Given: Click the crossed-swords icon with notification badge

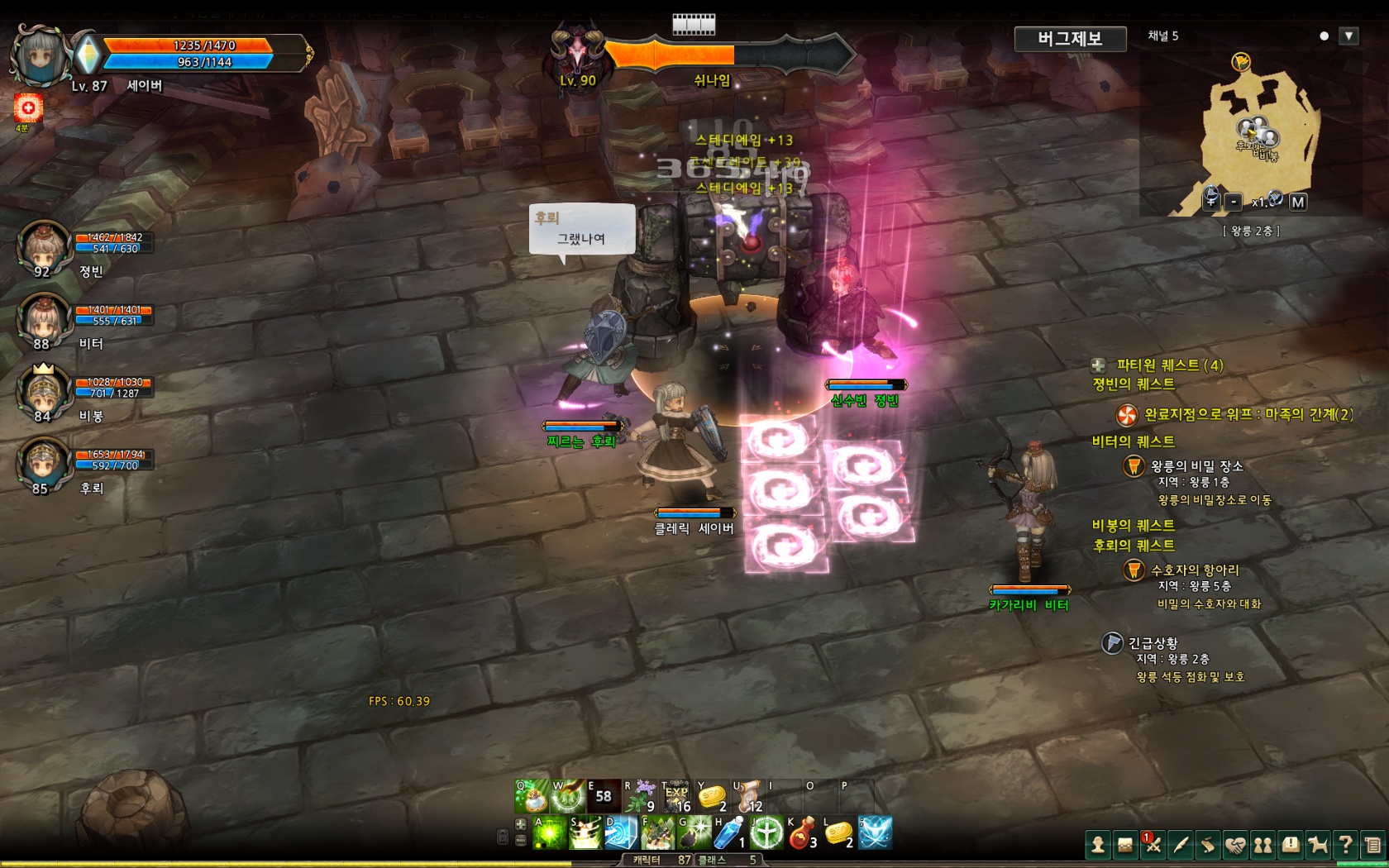Looking at the screenshot, I should (x=1153, y=845).
